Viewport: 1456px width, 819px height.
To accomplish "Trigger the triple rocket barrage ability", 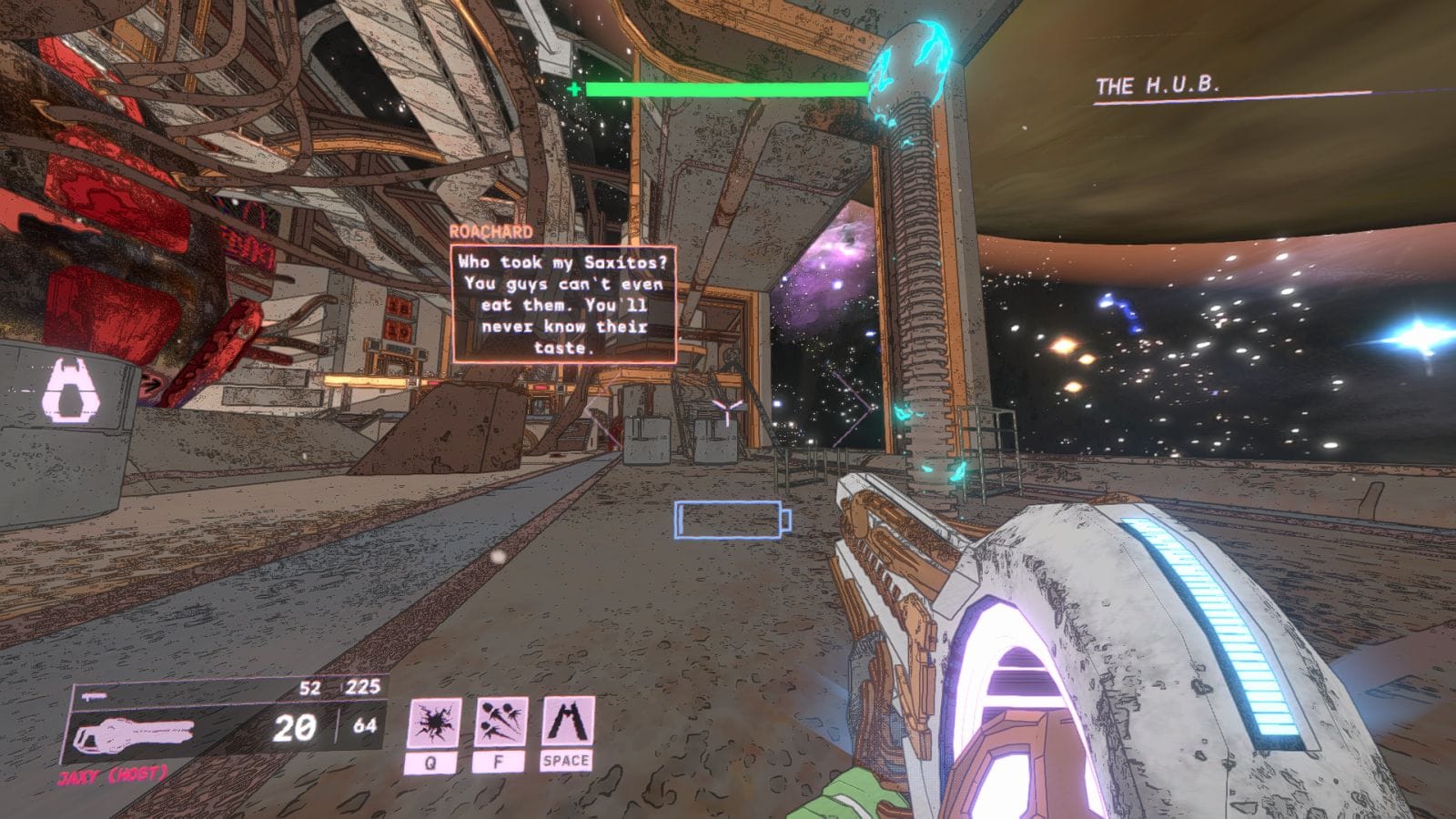I will 500,723.
